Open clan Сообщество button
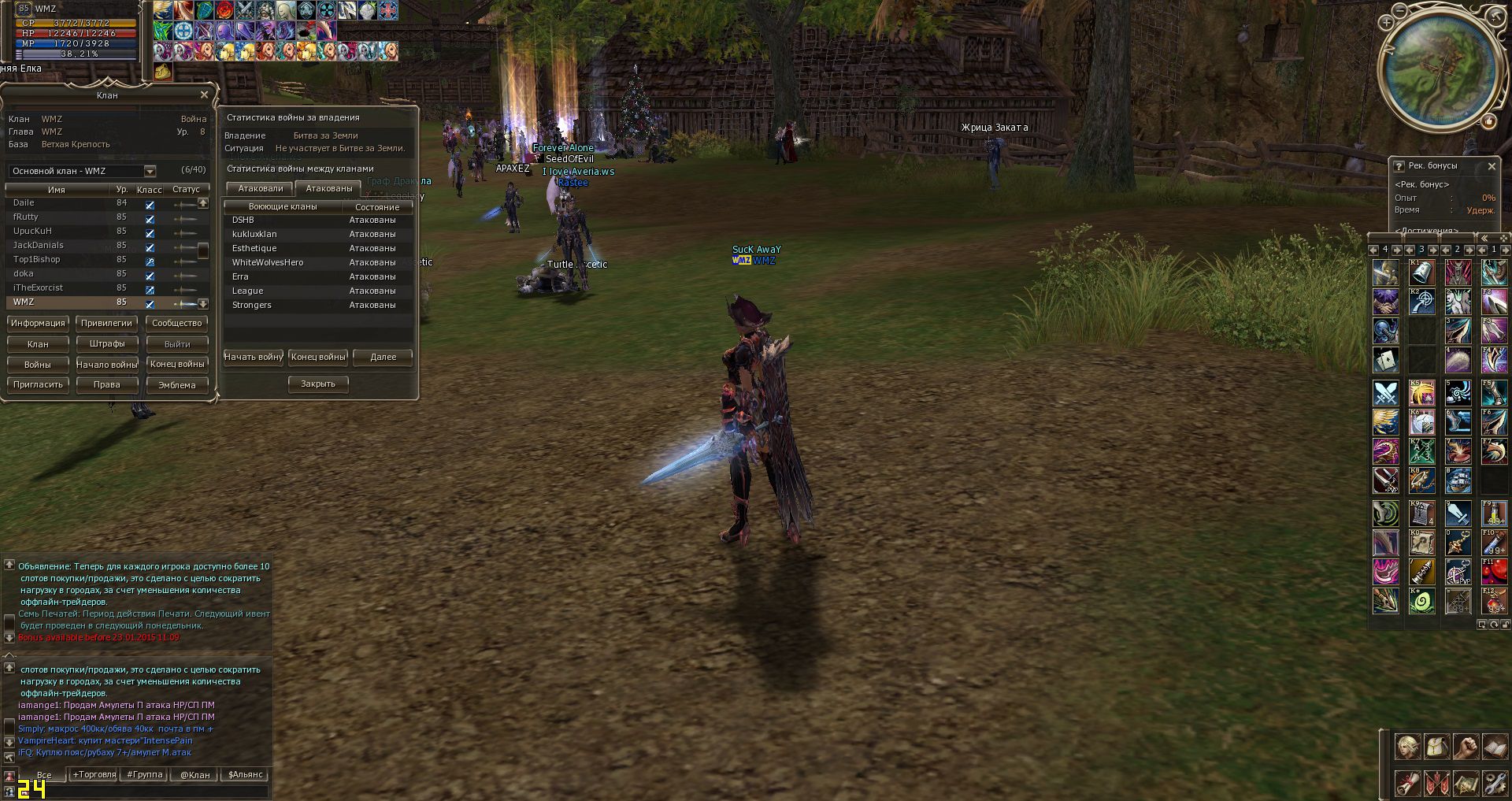This screenshot has height=801, width=1512. click(x=176, y=323)
